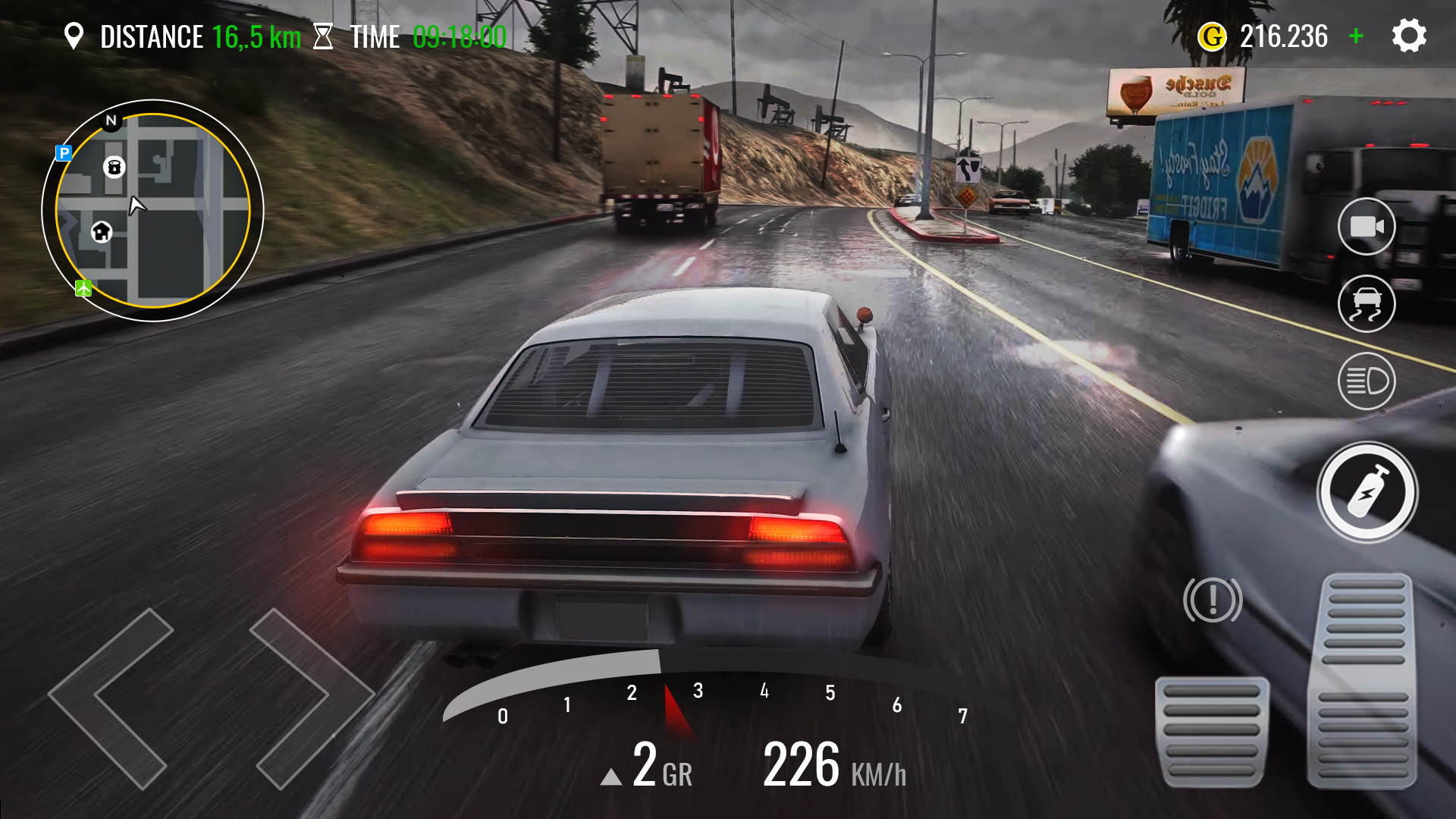The height and width of the screenshot is (819, 1456).
Task: Open the game settings gear
Action: point(1409,35)
